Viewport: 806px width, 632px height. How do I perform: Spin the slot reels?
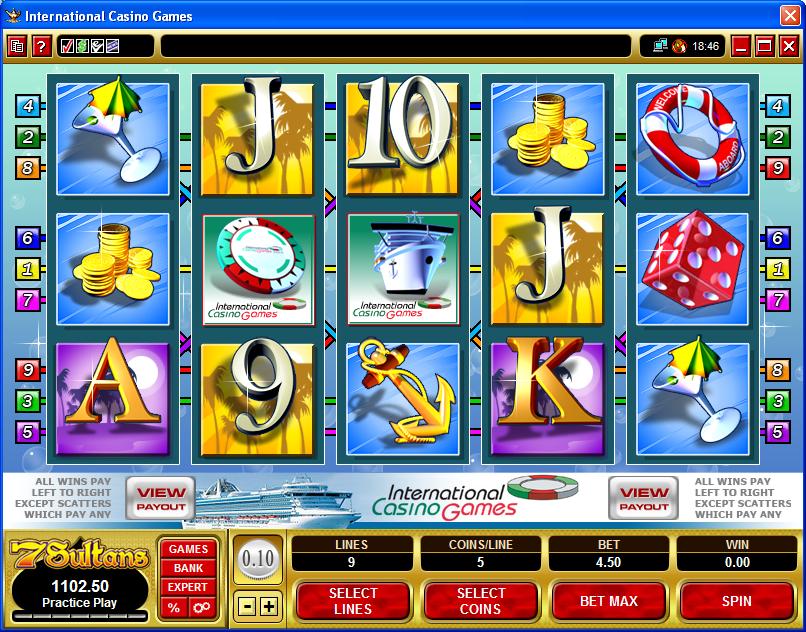click(x=737, y=601)
